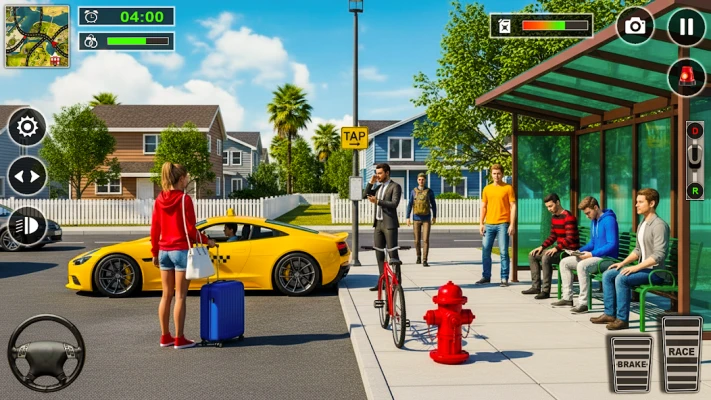Toggle the headlights button
Screen dimensions: 711x400
tap(27, 226)
